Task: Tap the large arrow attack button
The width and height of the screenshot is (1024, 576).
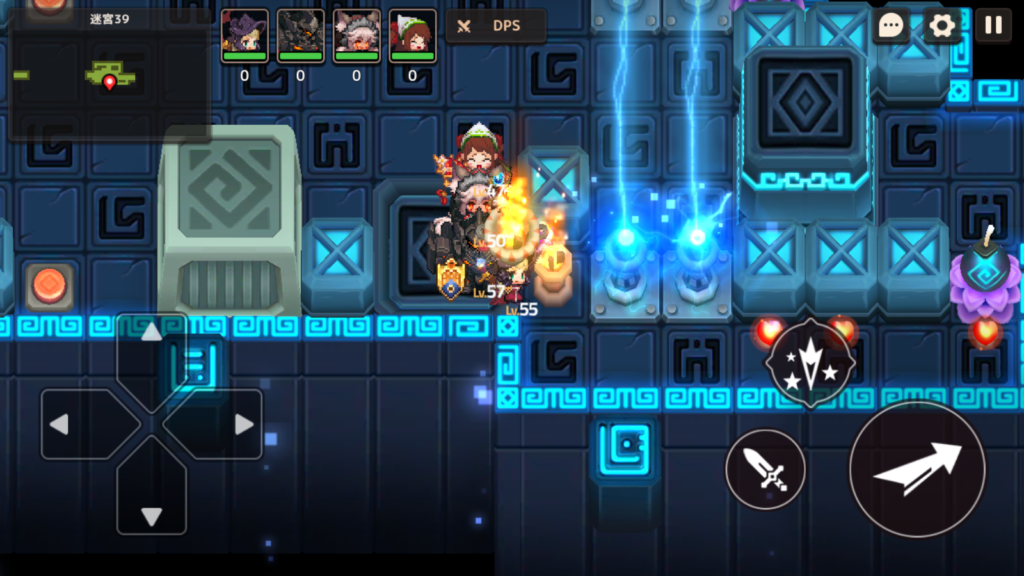Action: (917, 469)
